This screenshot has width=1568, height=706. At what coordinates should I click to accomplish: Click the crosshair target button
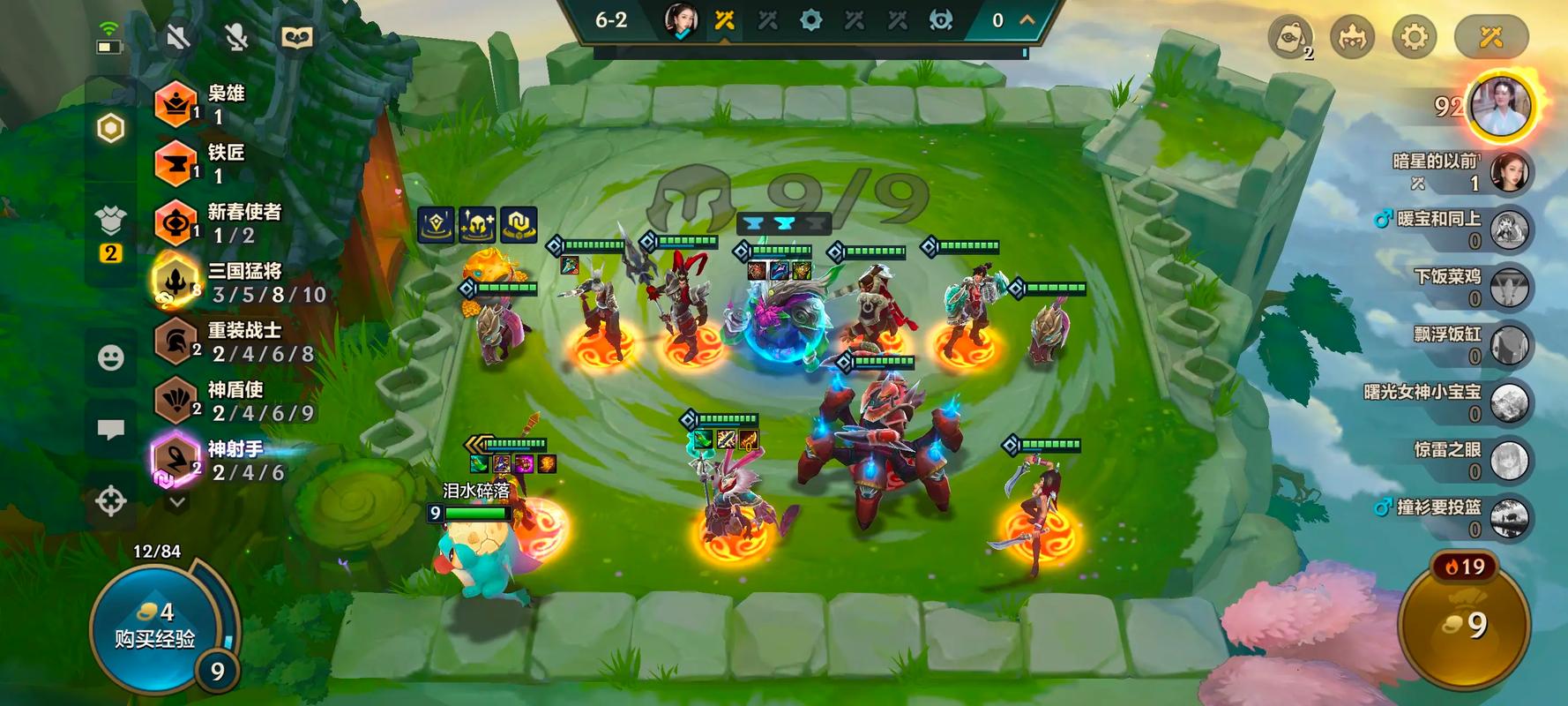coord(110,500)
